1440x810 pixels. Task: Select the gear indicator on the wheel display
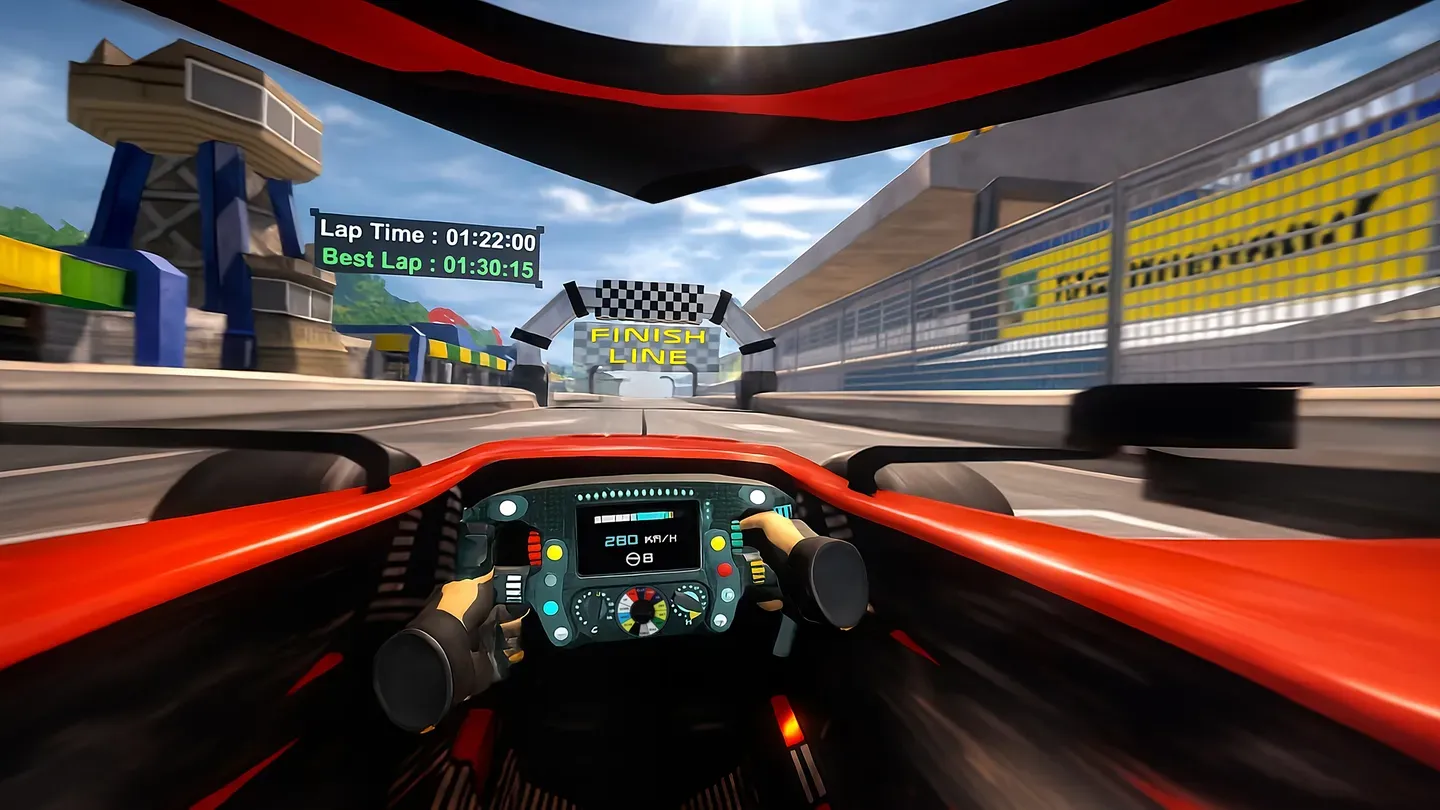641,558
